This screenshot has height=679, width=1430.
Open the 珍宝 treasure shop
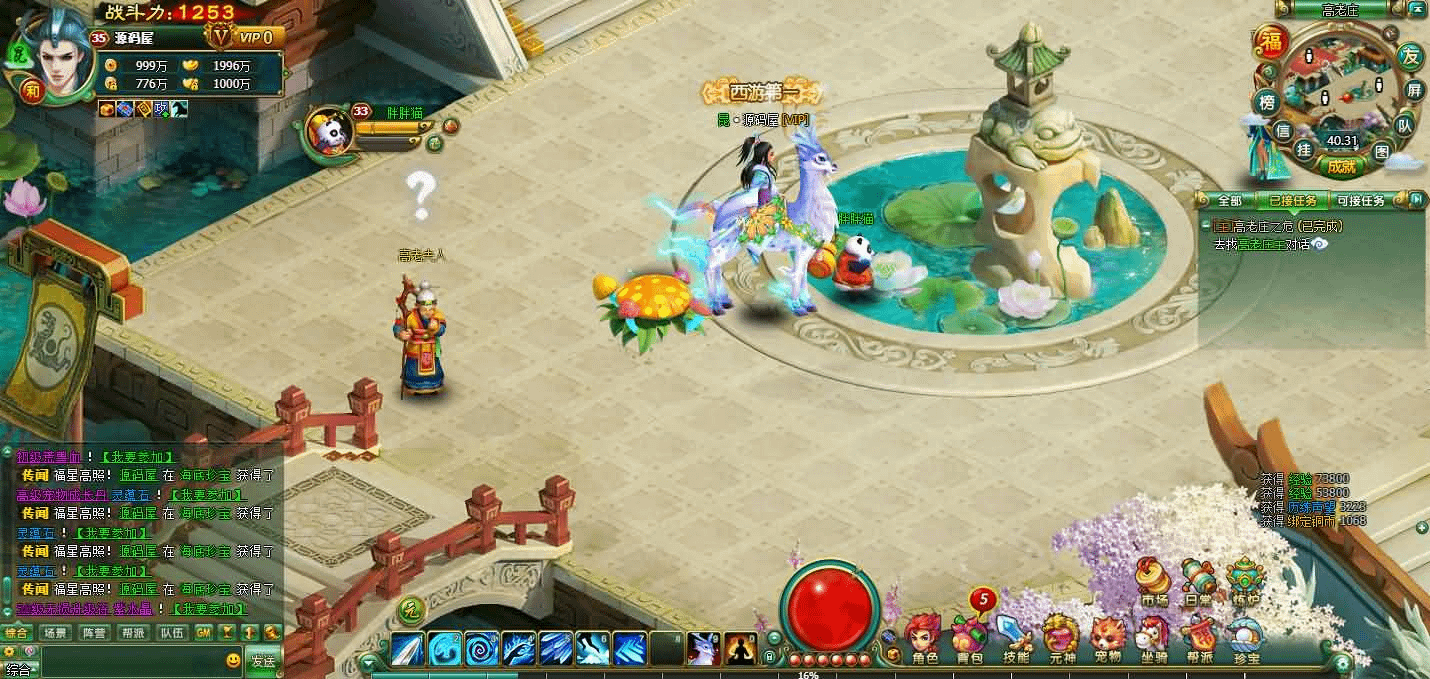[1246, 636]
